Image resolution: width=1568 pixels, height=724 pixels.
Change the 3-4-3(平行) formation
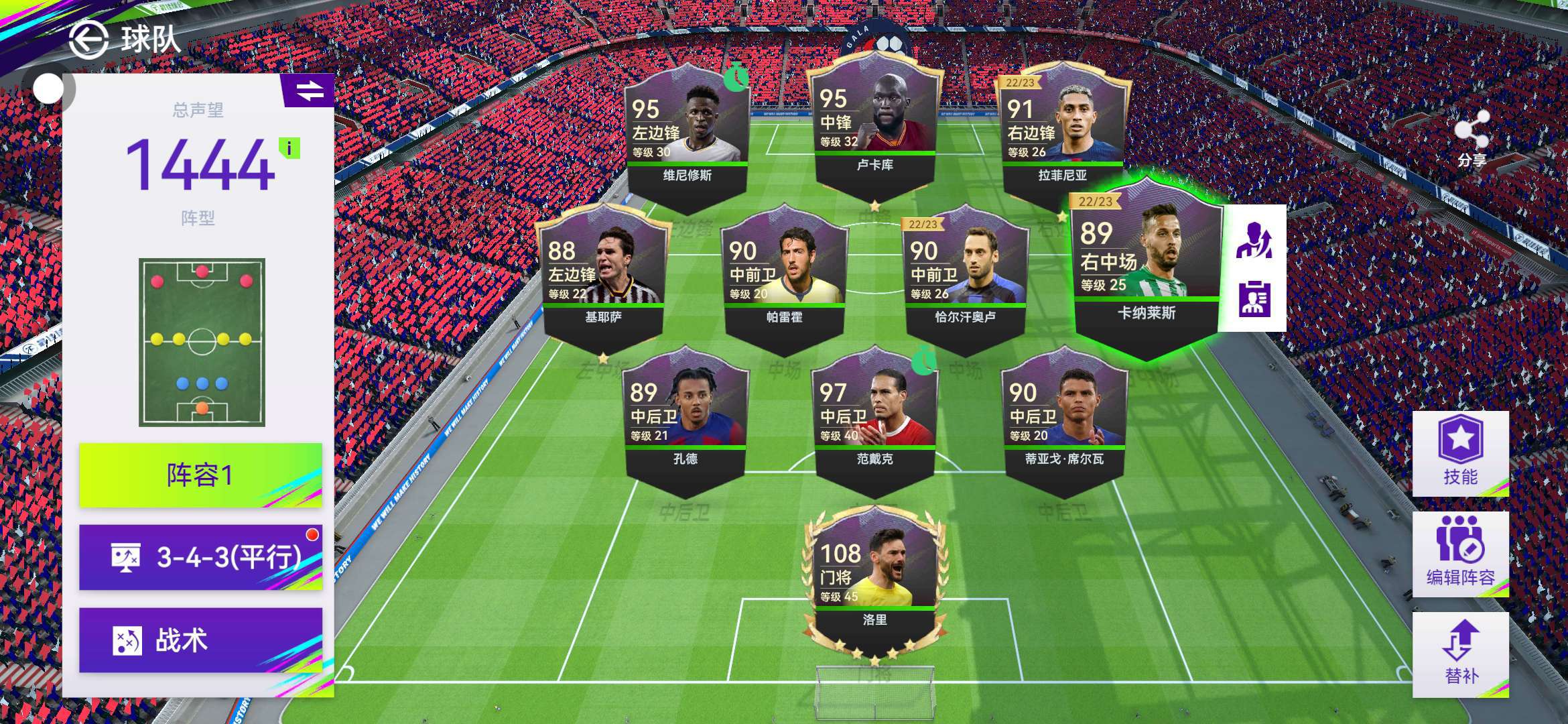click(200, 557)
